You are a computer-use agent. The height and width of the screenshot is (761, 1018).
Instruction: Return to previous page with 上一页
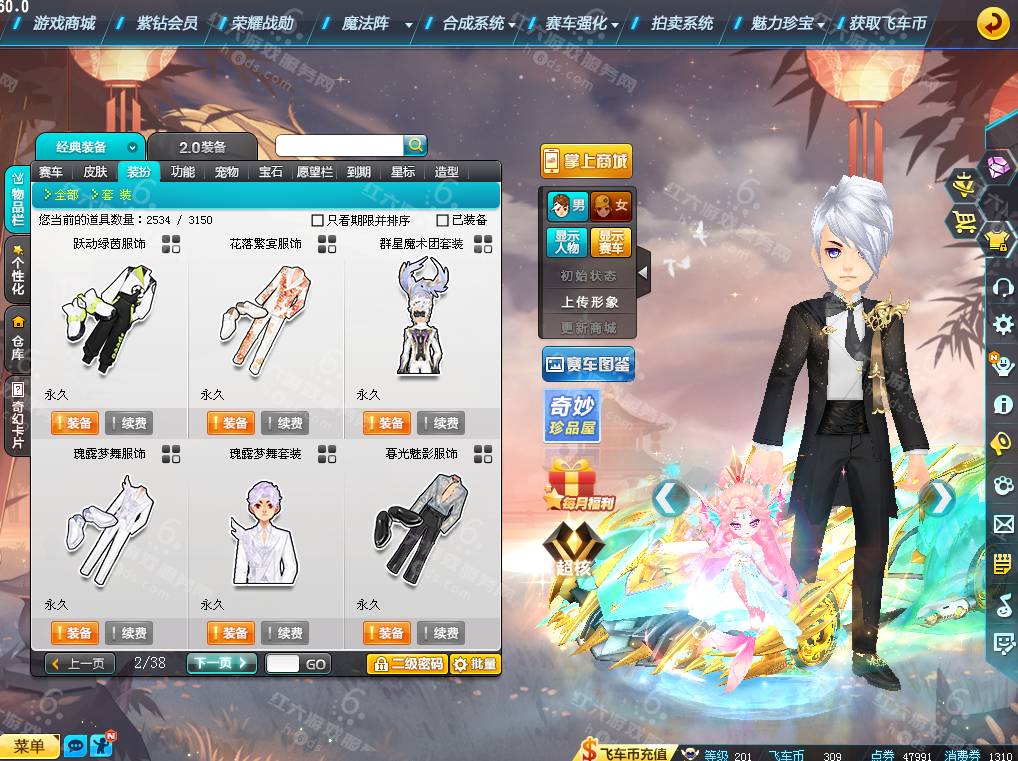pyautogui.click(x=80, y=663)
